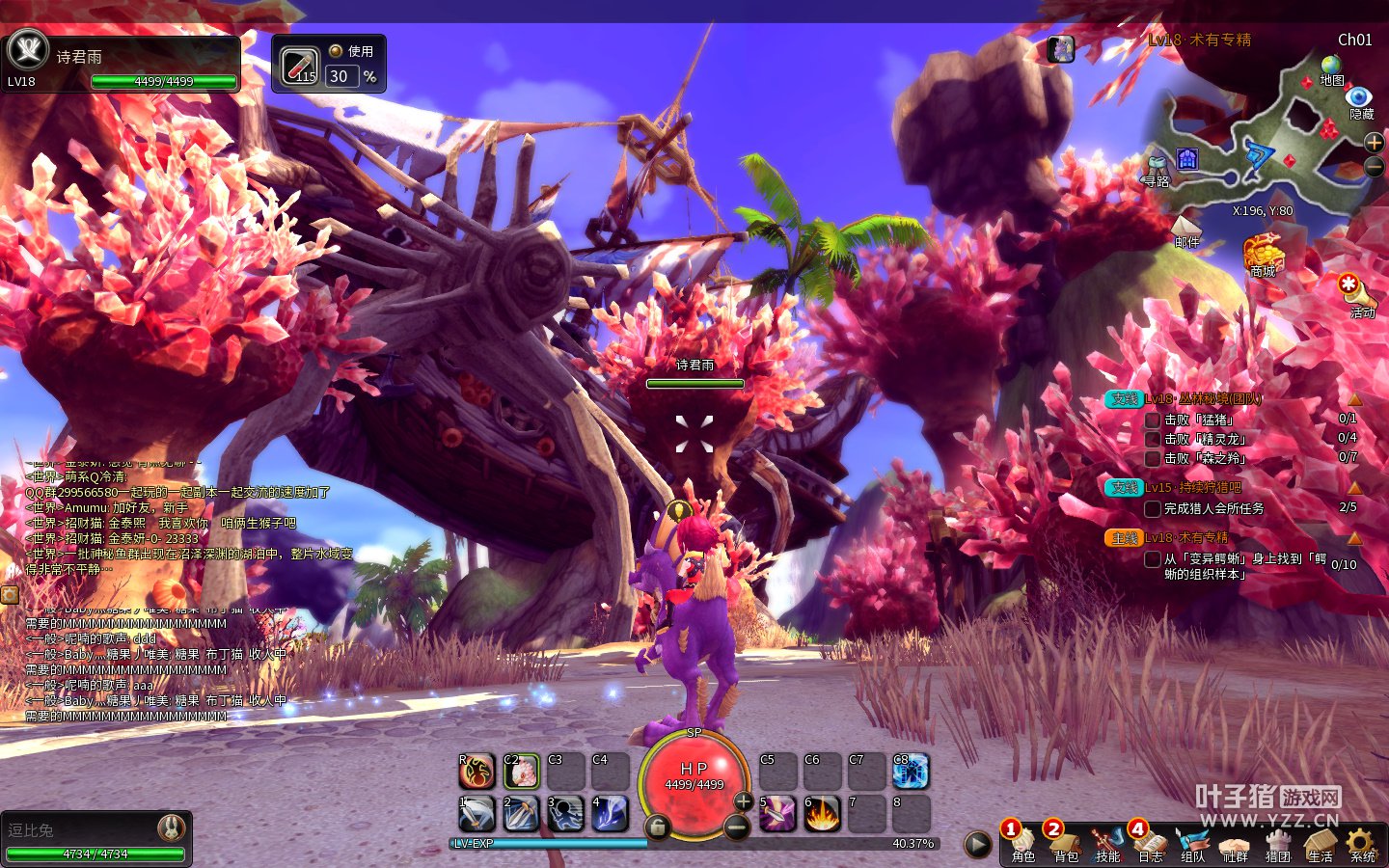Use the pink pet item in slot C2
The image size is (1389, 868).
521,771
